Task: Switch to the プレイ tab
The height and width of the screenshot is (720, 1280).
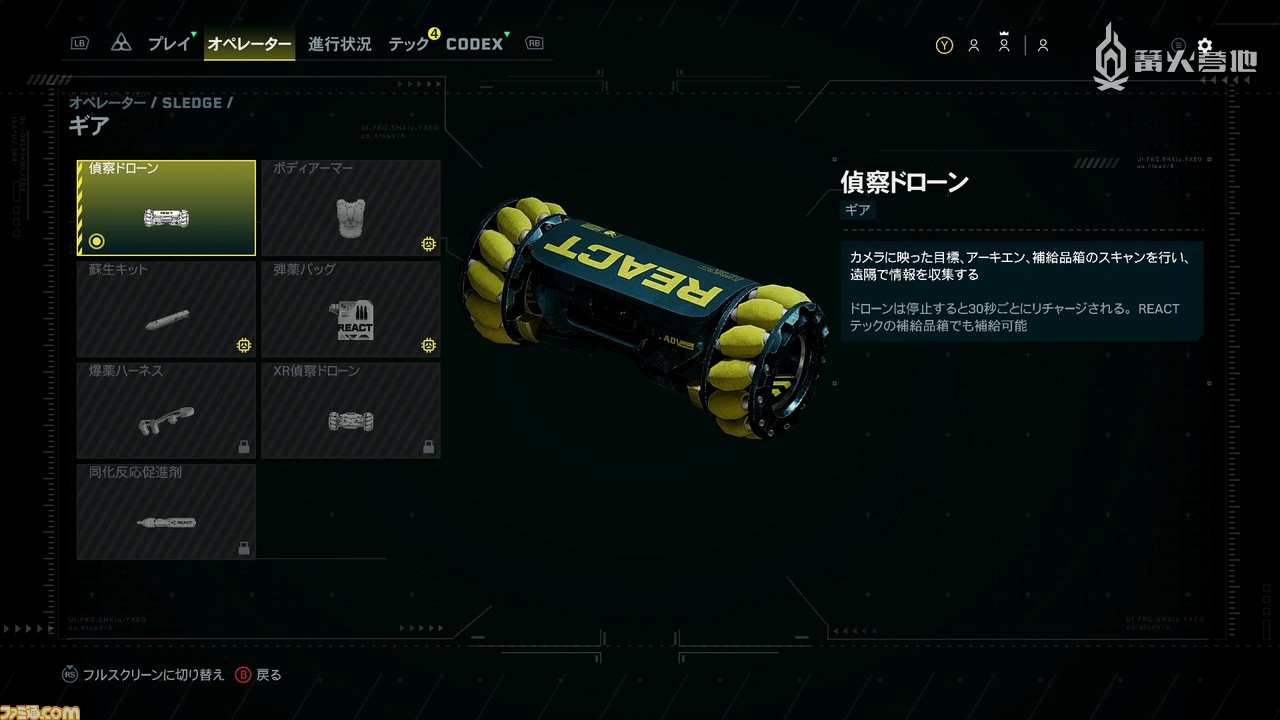Action: coord(168,44)
